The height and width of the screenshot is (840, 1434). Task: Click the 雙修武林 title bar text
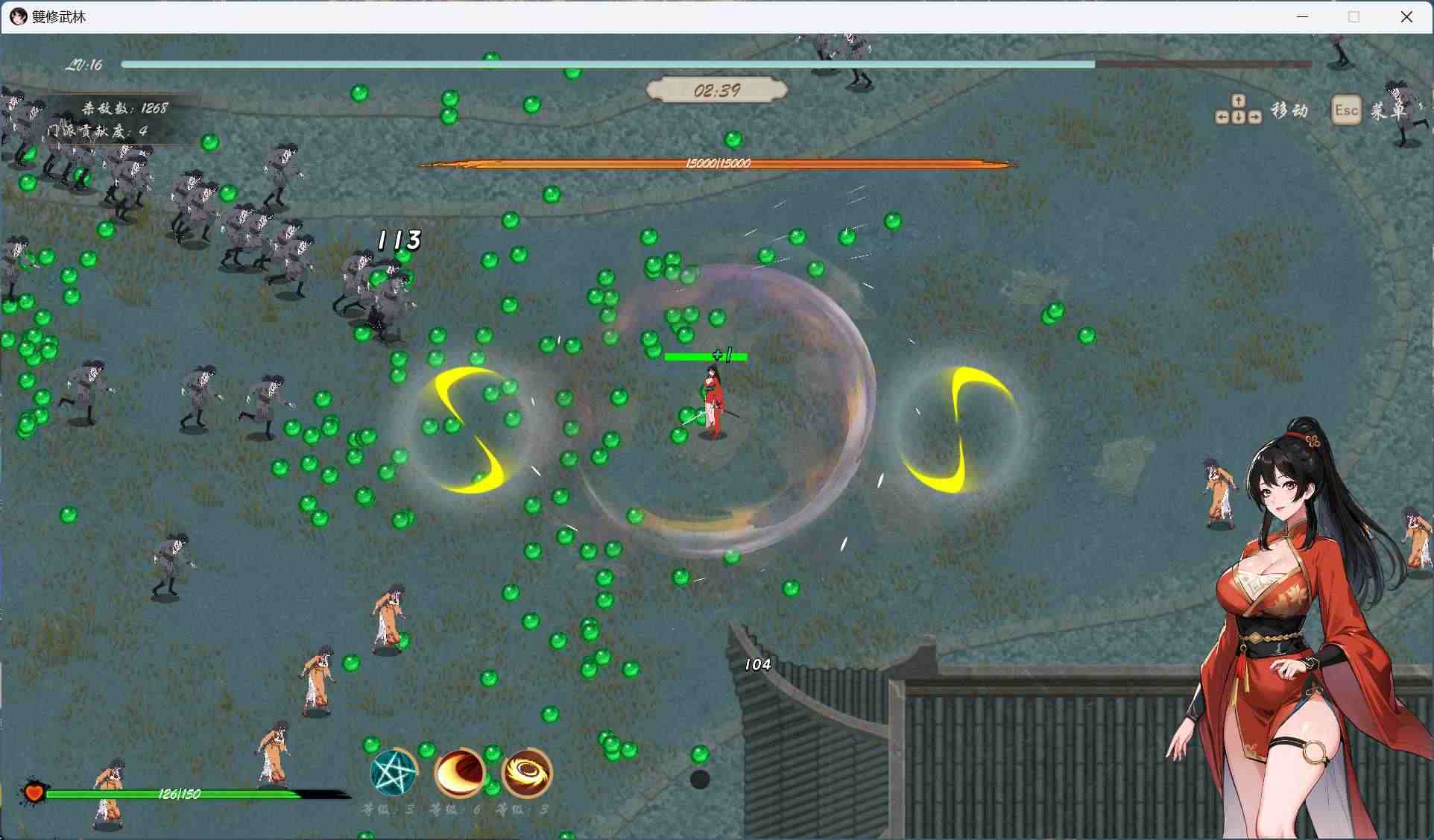click(58, 16)
